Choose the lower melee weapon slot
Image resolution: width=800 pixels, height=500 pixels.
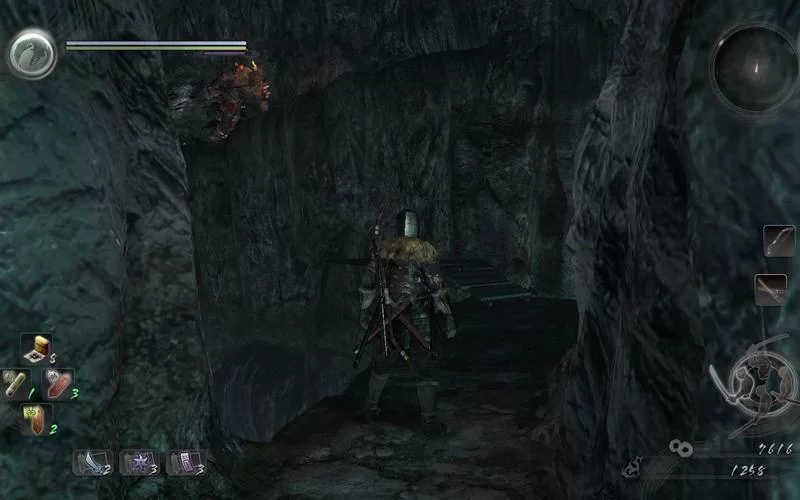pyautogui.click(x=771, y=290)
